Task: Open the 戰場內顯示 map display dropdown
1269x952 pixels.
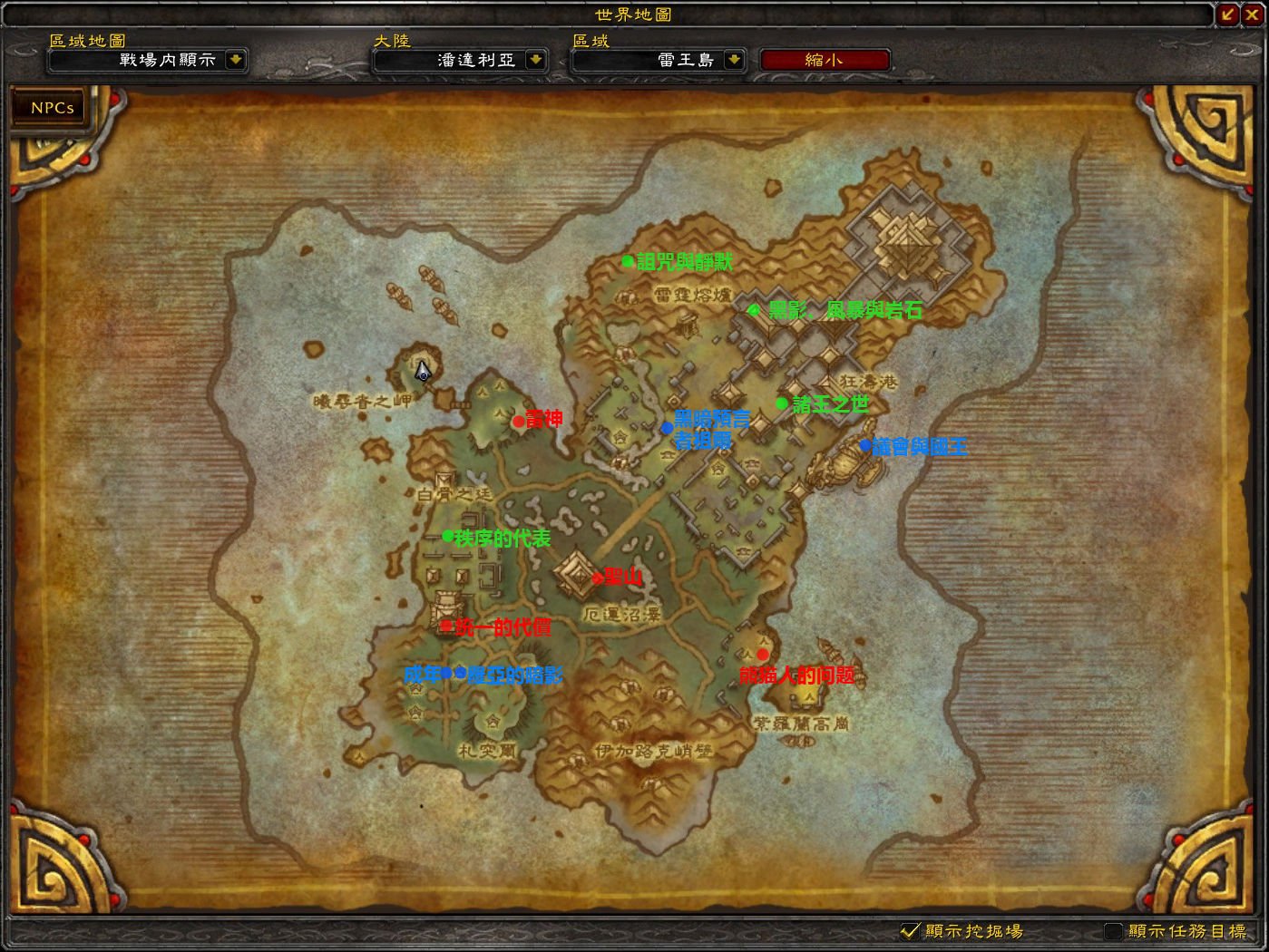Action: pos(236,60)
